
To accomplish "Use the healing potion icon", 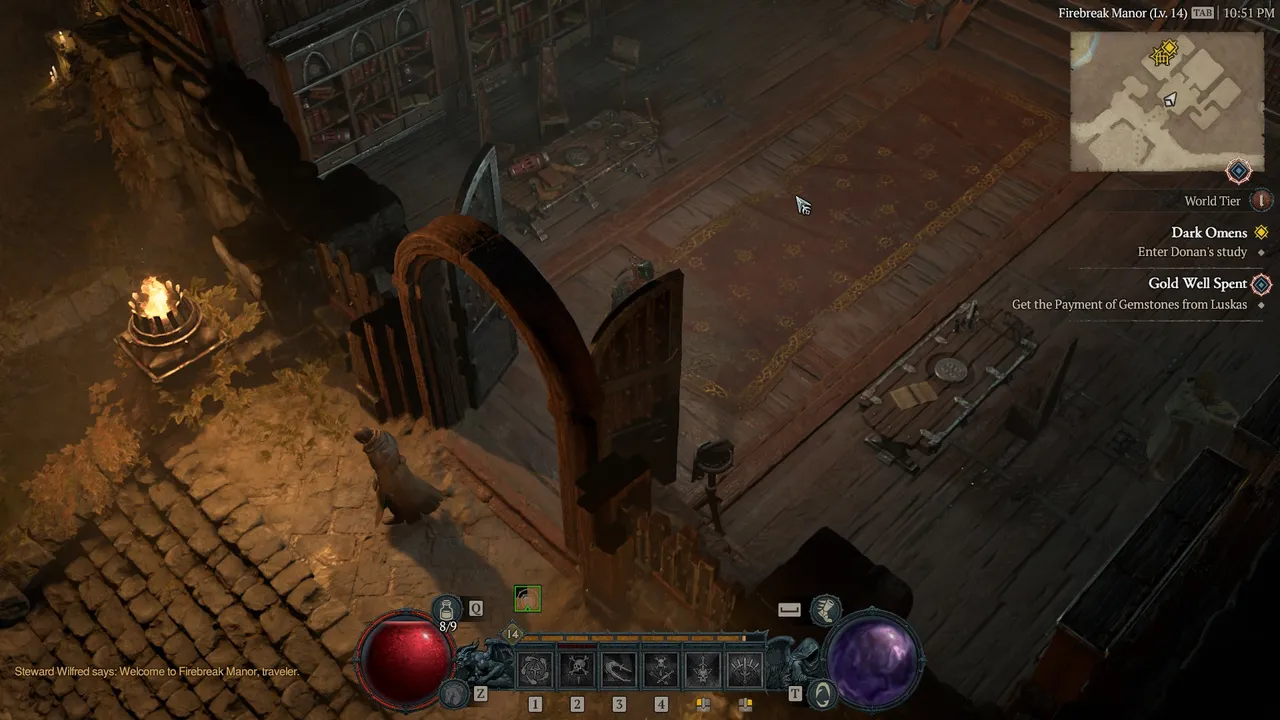I will tap(447, 607).
